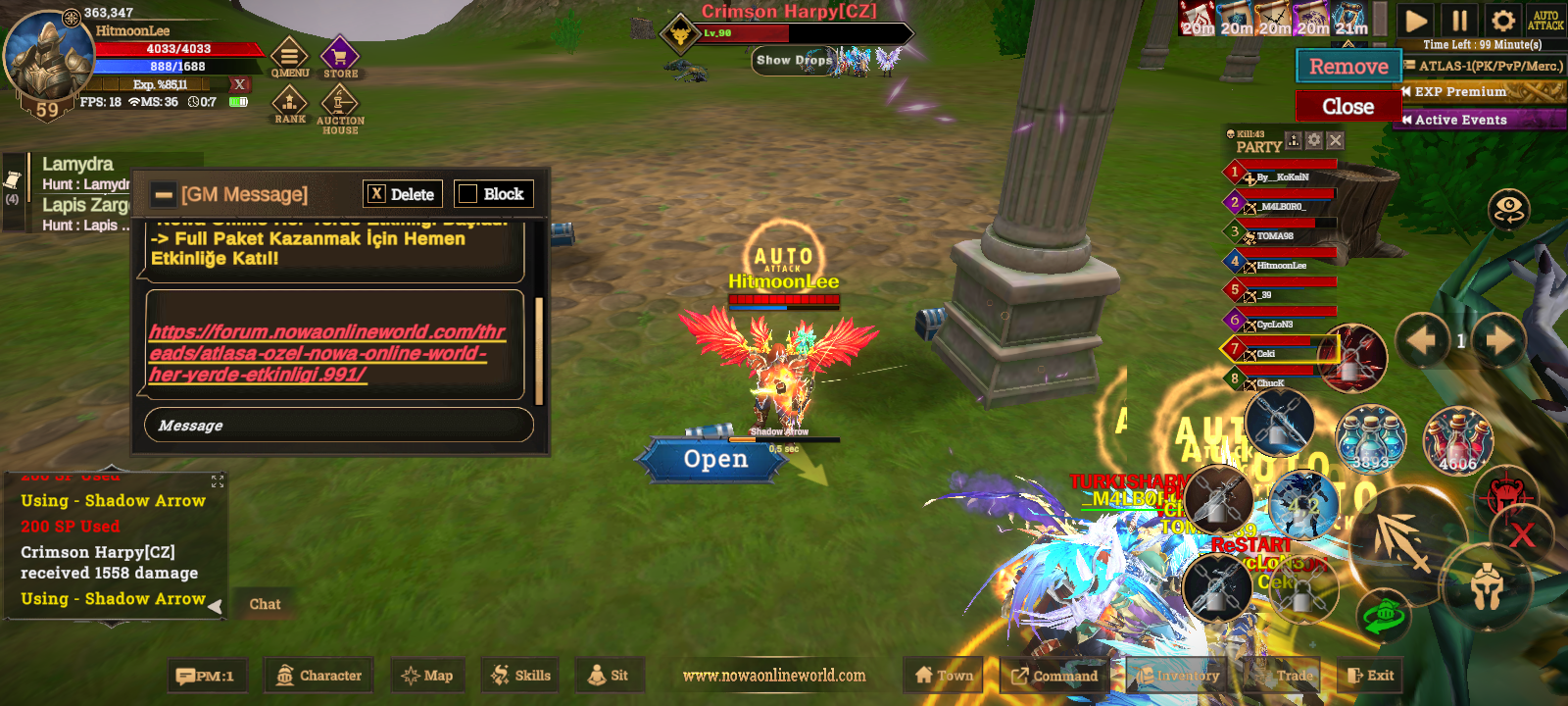
Task: Show Drops for Crimson Harpy
Action: (x=793, y=60)
